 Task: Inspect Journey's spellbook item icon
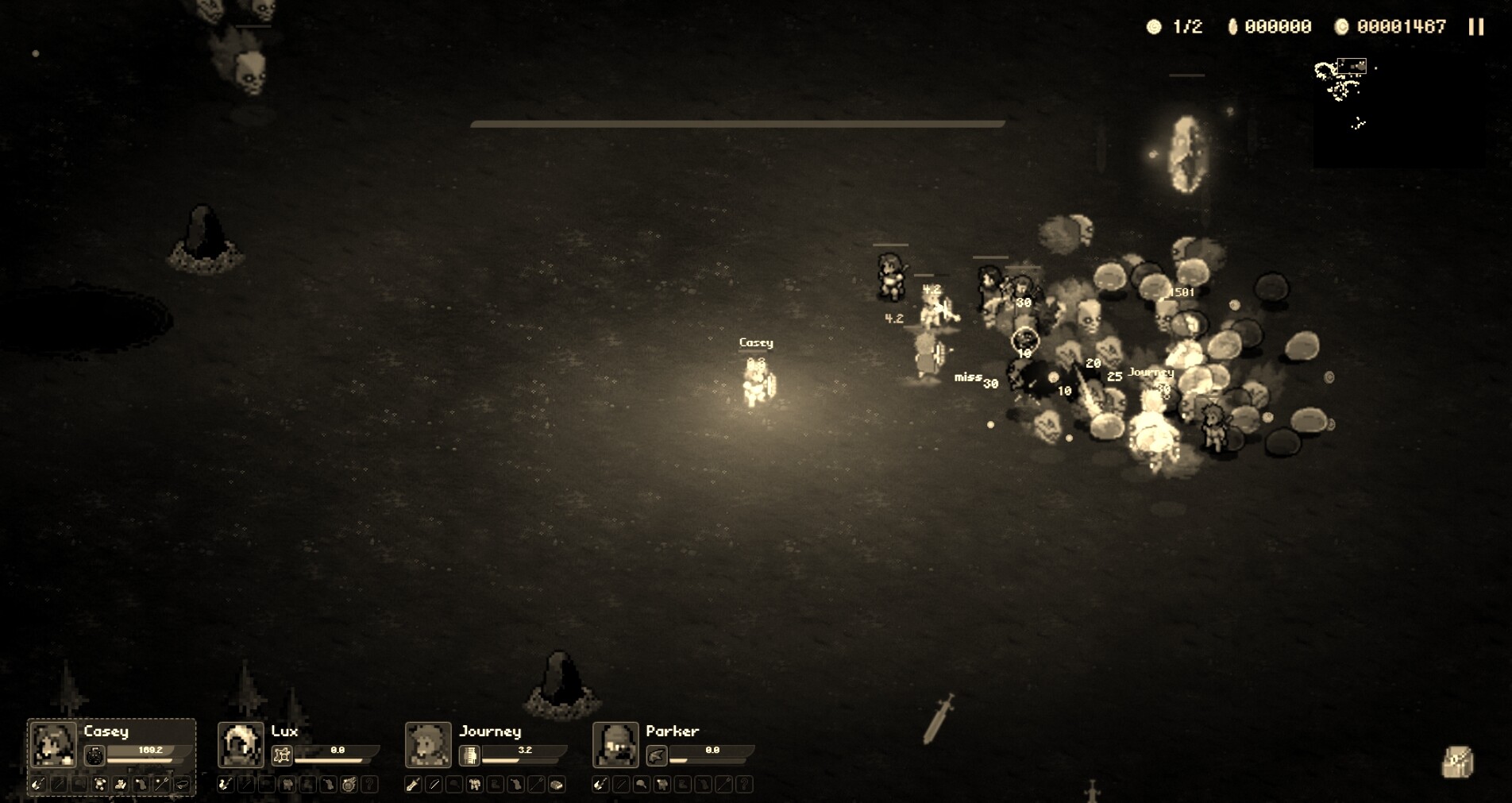(x=469, y=754)
